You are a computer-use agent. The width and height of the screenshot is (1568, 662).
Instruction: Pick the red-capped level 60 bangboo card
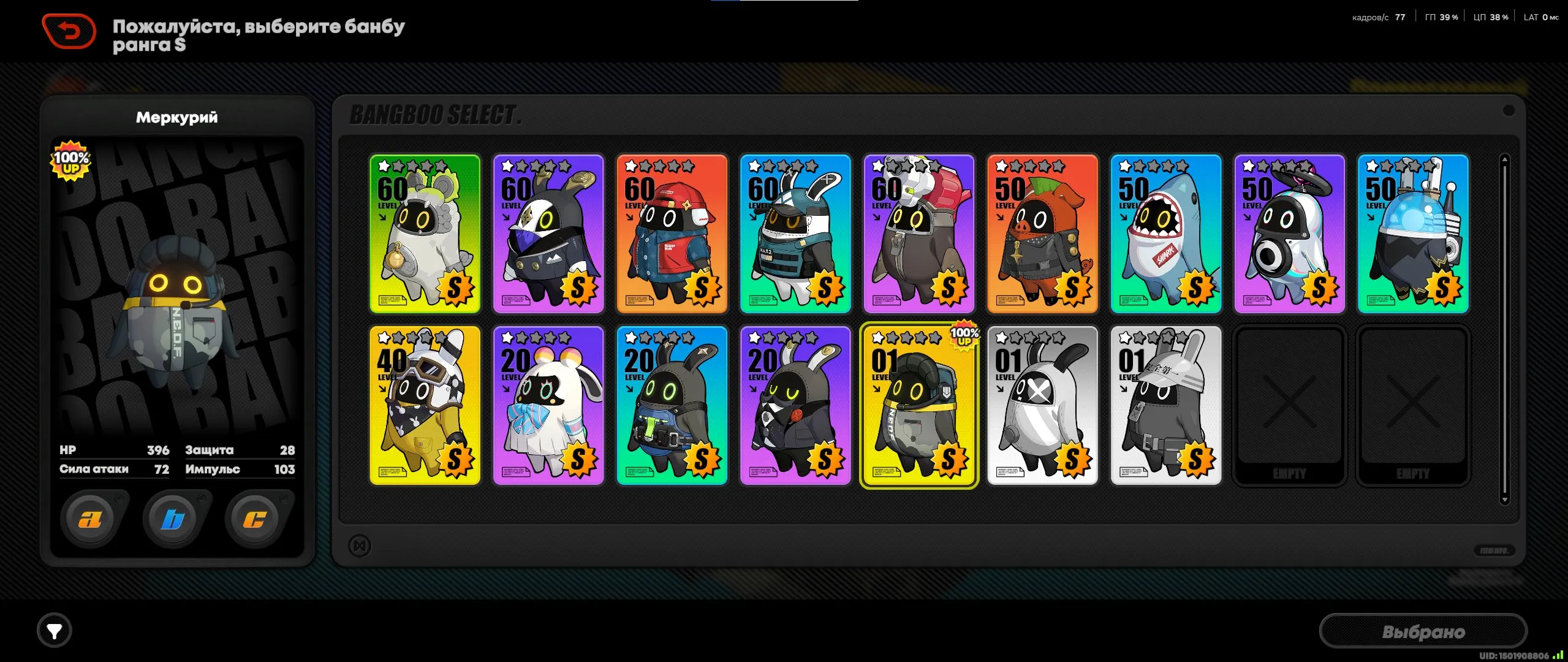(x=672, y=235)
